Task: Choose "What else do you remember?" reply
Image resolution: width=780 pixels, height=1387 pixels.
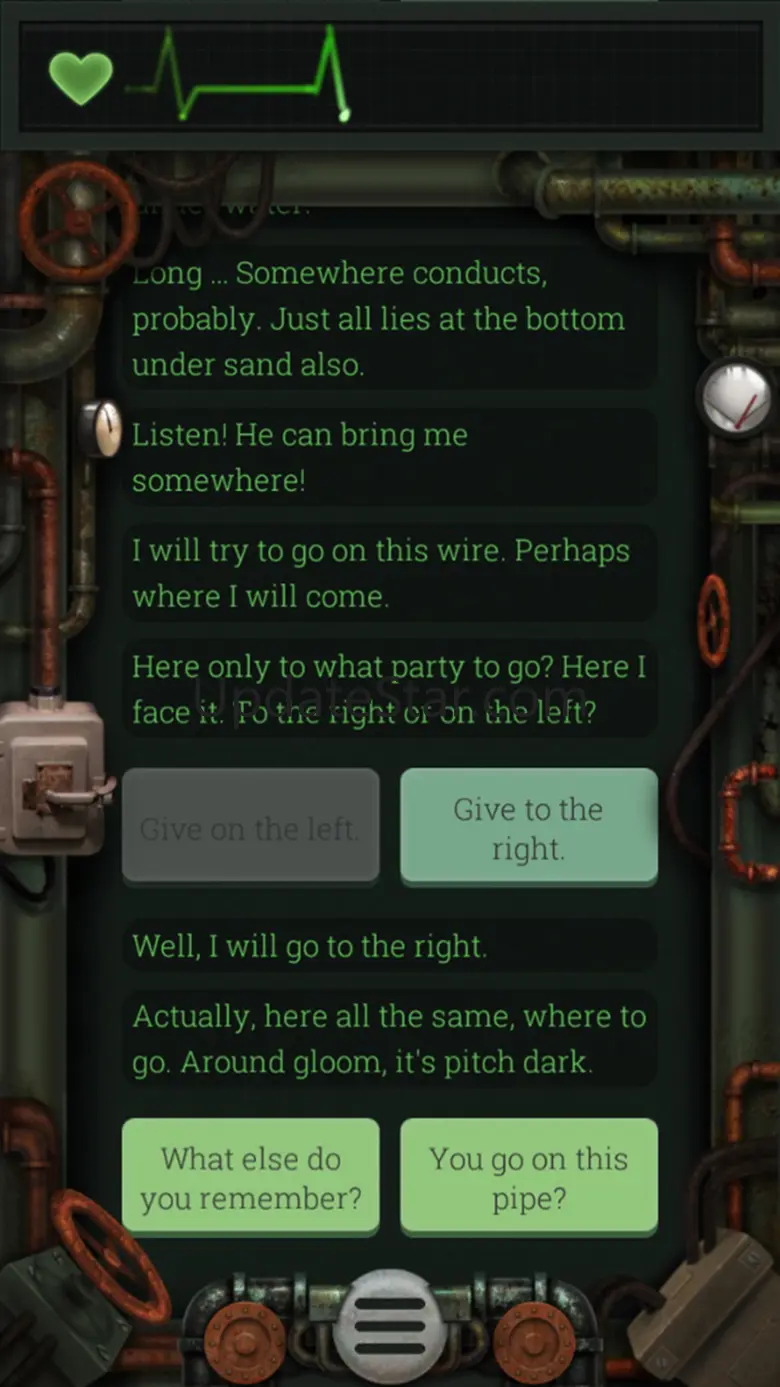Action: coord(251,1177)
